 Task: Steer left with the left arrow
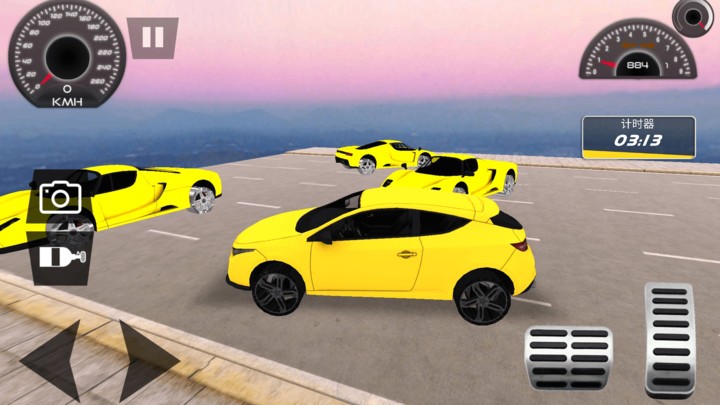point(50,360)
